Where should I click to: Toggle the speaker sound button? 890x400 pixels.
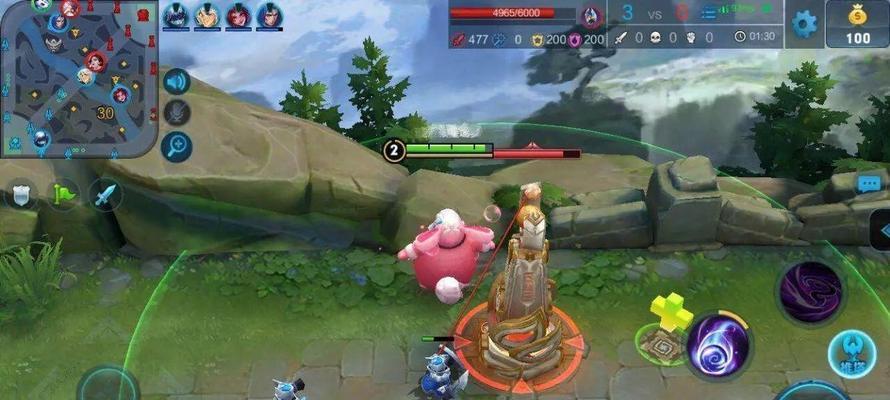click(x=177, y=82)
